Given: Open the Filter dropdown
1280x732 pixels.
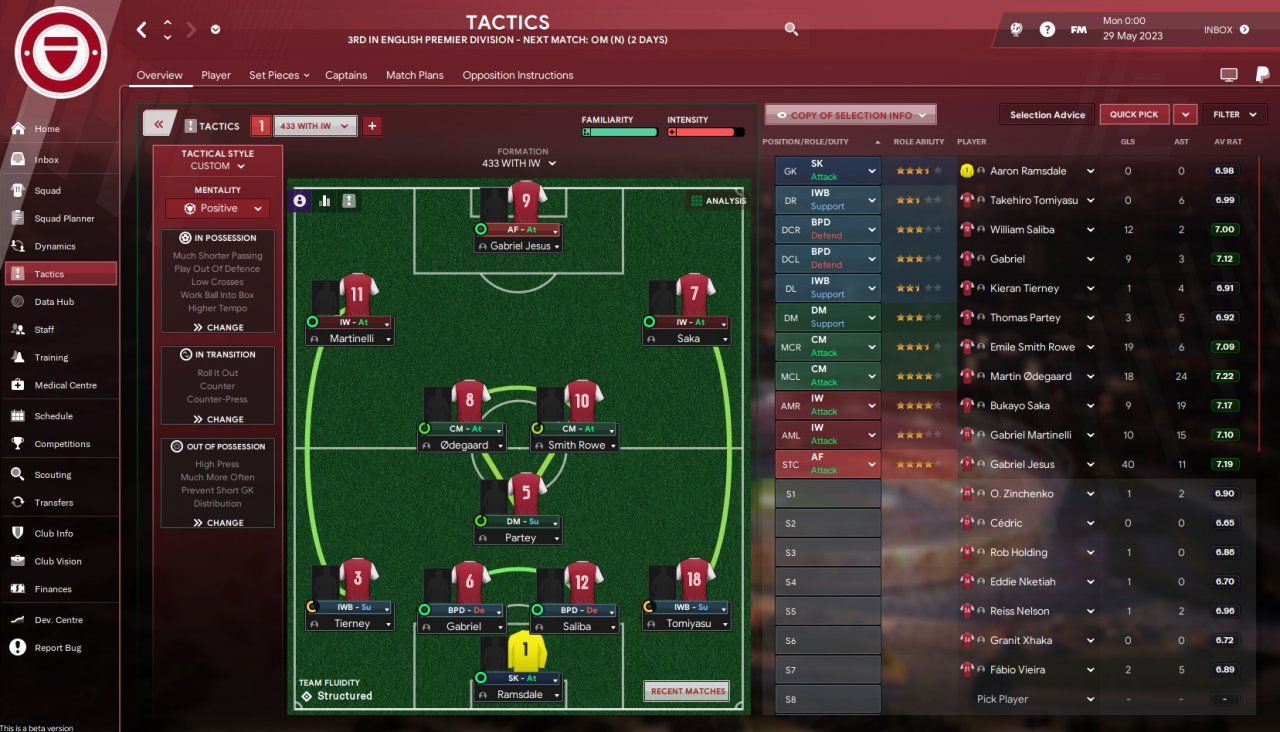Looking at the screenshot, I should 1235,115.
